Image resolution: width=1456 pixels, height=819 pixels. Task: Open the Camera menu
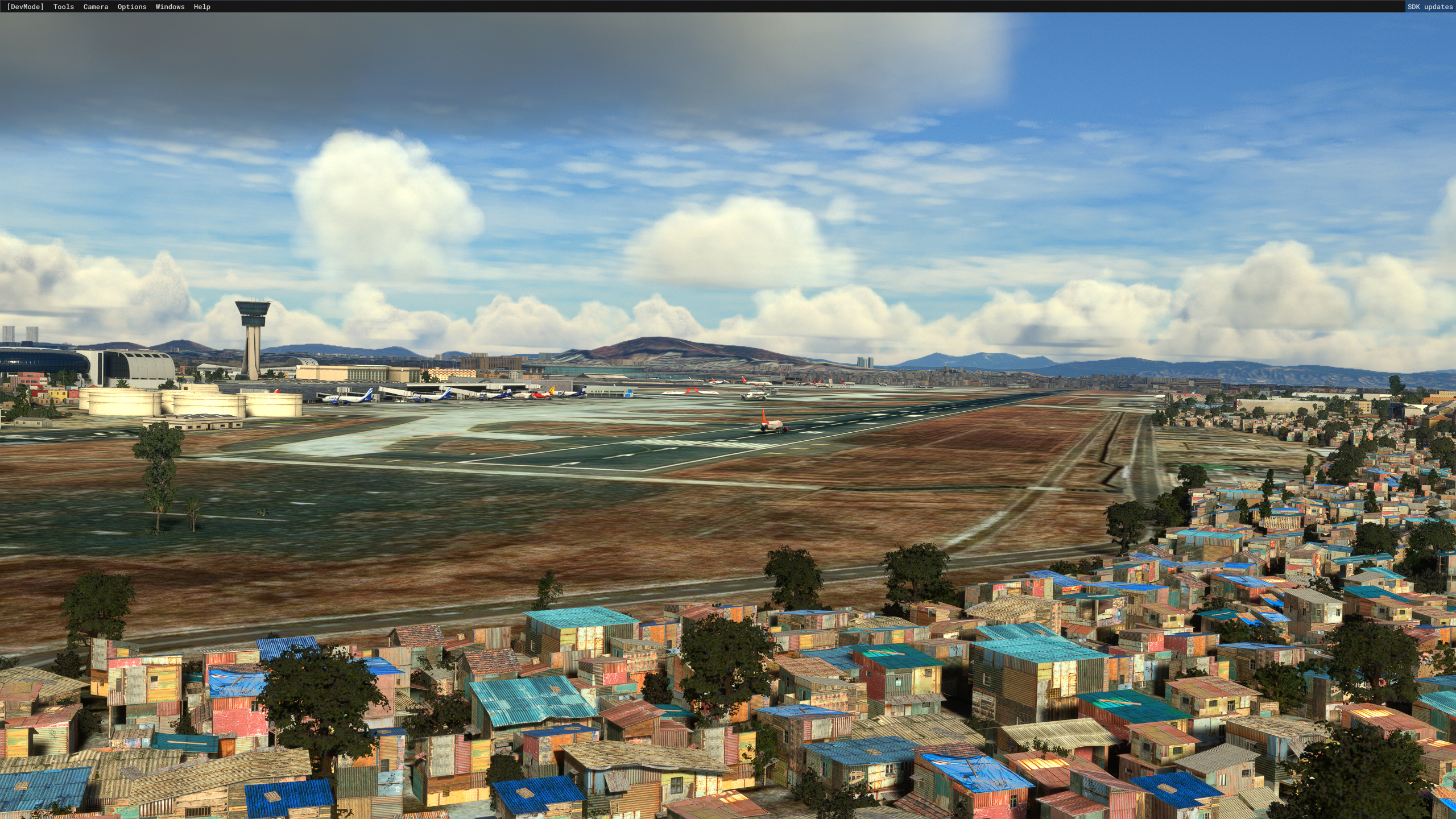(x=96, y=7)
